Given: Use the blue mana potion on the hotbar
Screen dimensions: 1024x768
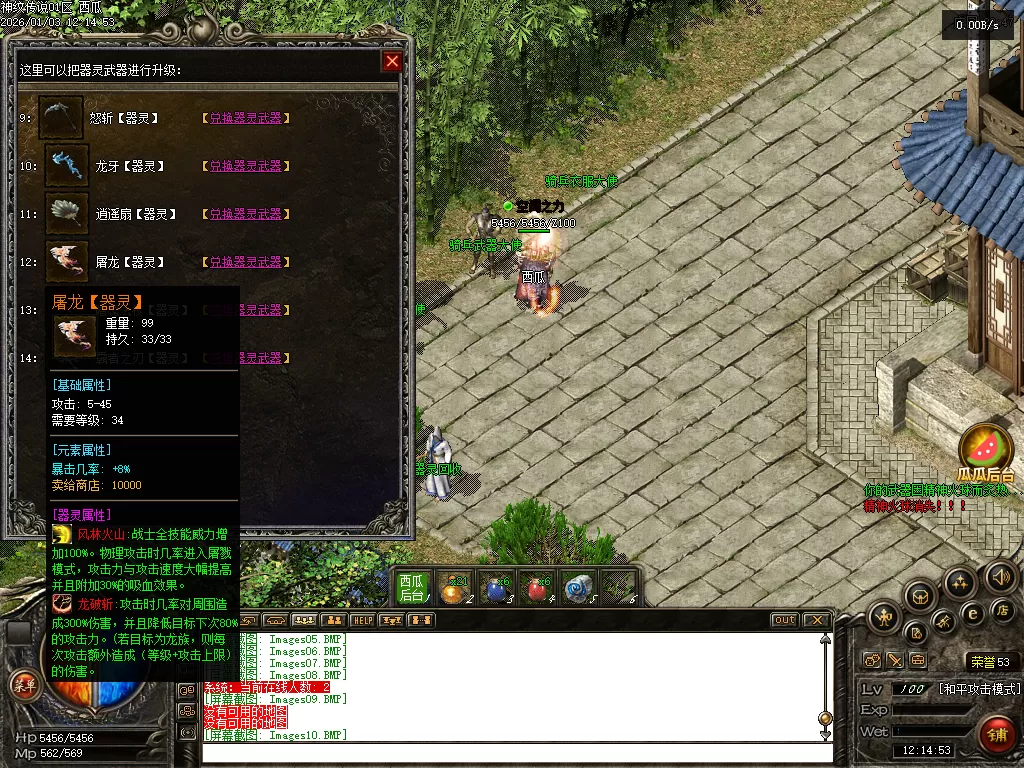Looking at the screenshot, I should (497, 588).
